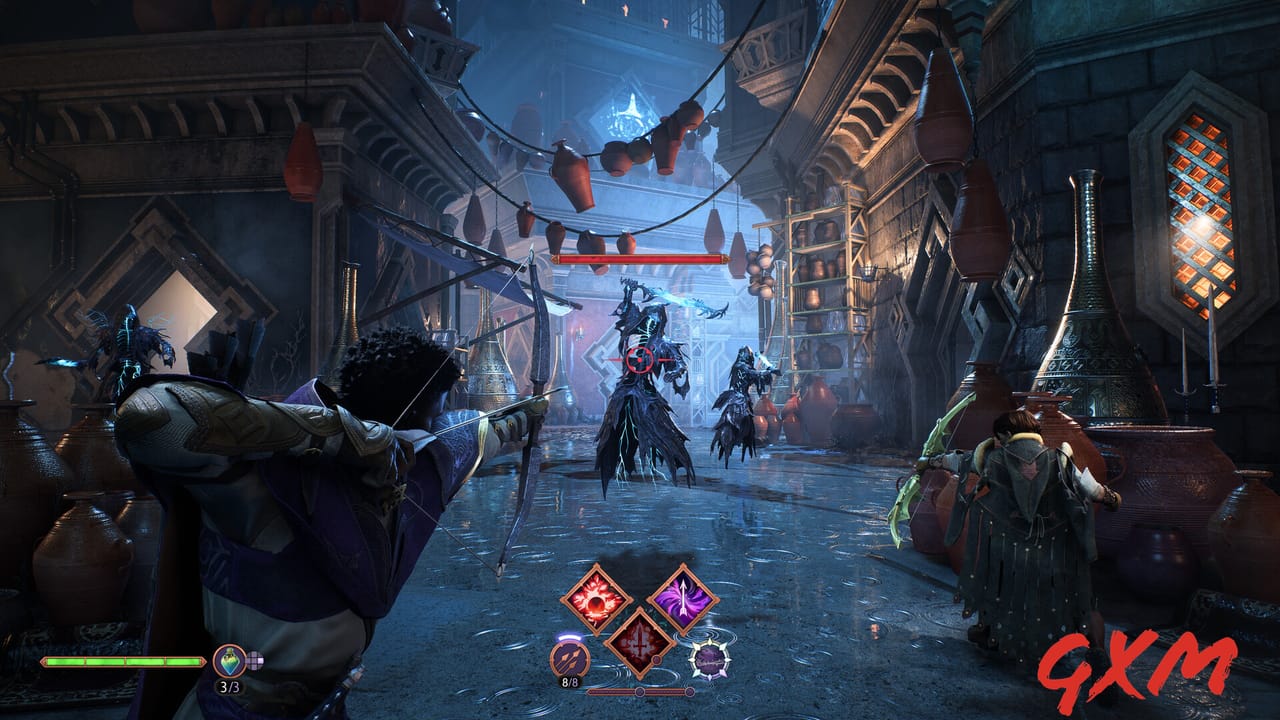This screenshot has width=1280, height=720.
Task: Activate the purple arrow skill
Action: point(684,599)
